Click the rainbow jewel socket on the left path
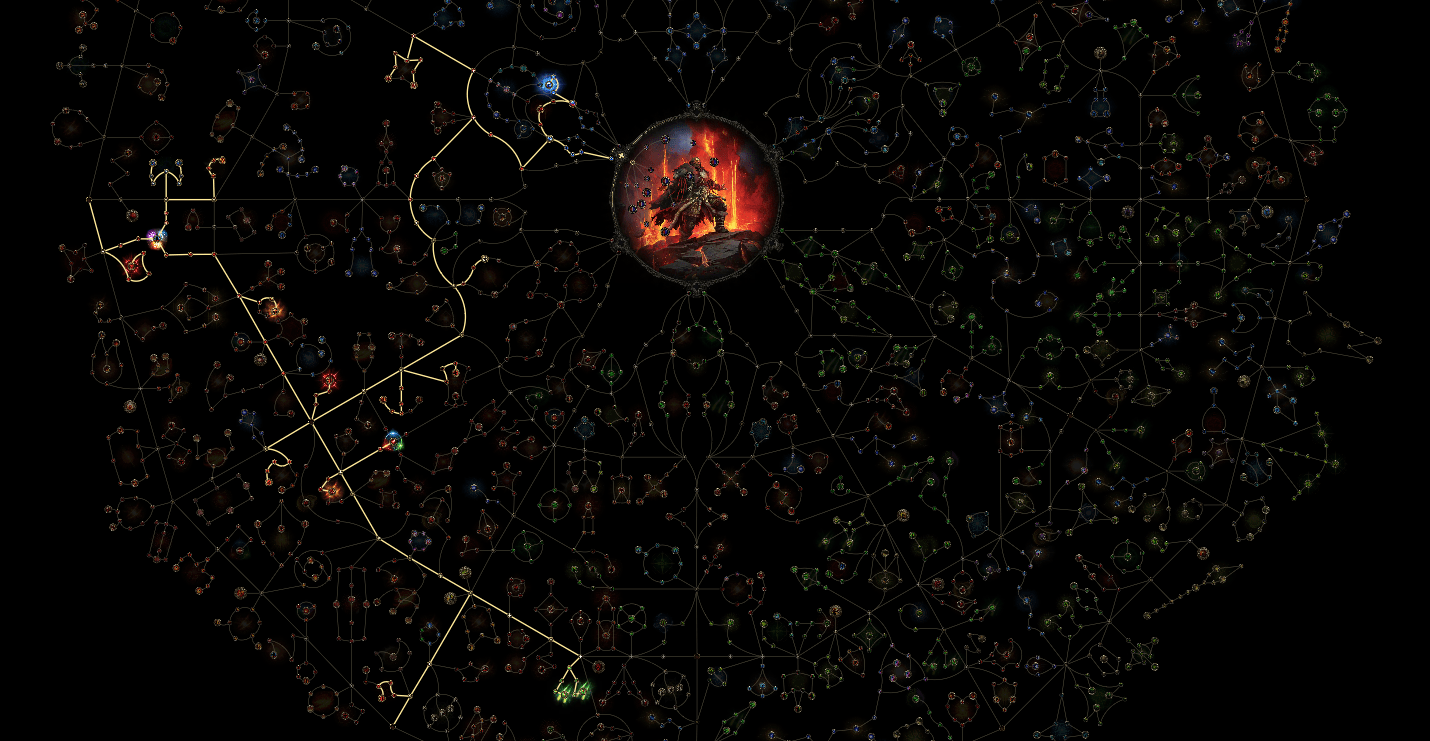The width and height of the screenshot is (1430, 741). pyautogui.click(x=154, y=235)
